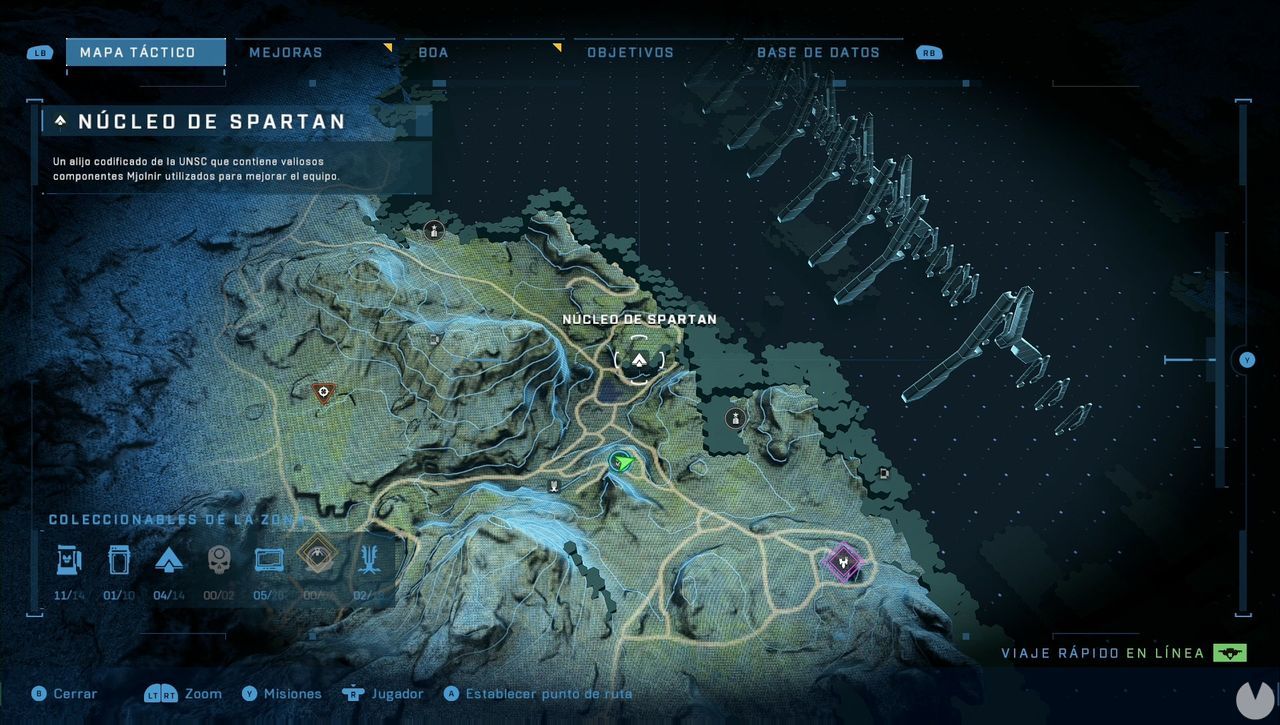Image resolution: width=1280 pixels, height=725 pixels.
Task: Select the Spartan Core counter icon showing 04/14
Action: coord(170,560)
